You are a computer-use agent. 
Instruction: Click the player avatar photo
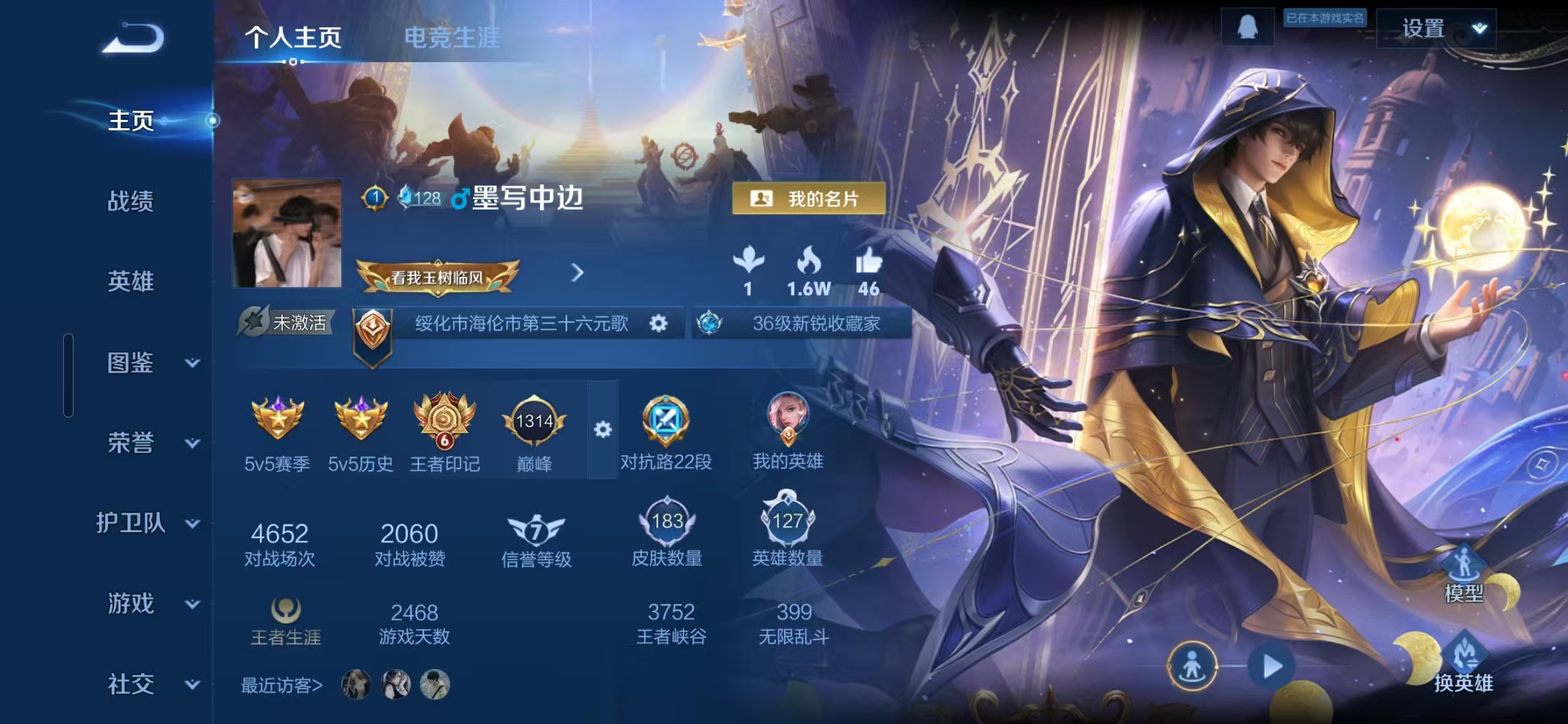(287, 233)
